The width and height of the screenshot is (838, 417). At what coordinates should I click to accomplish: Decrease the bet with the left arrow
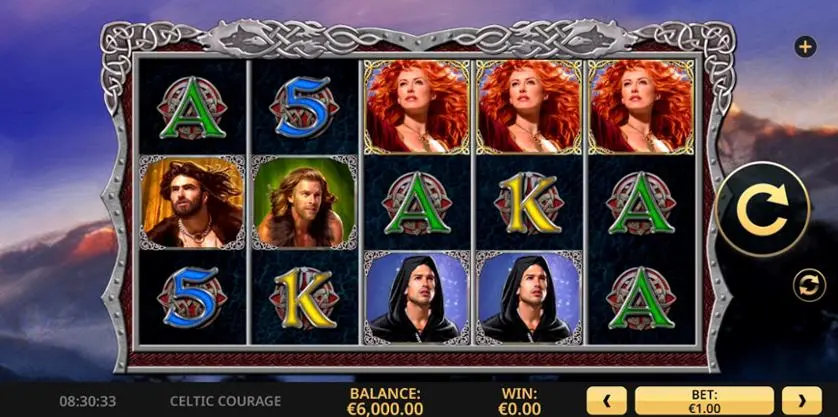(606, 401)
